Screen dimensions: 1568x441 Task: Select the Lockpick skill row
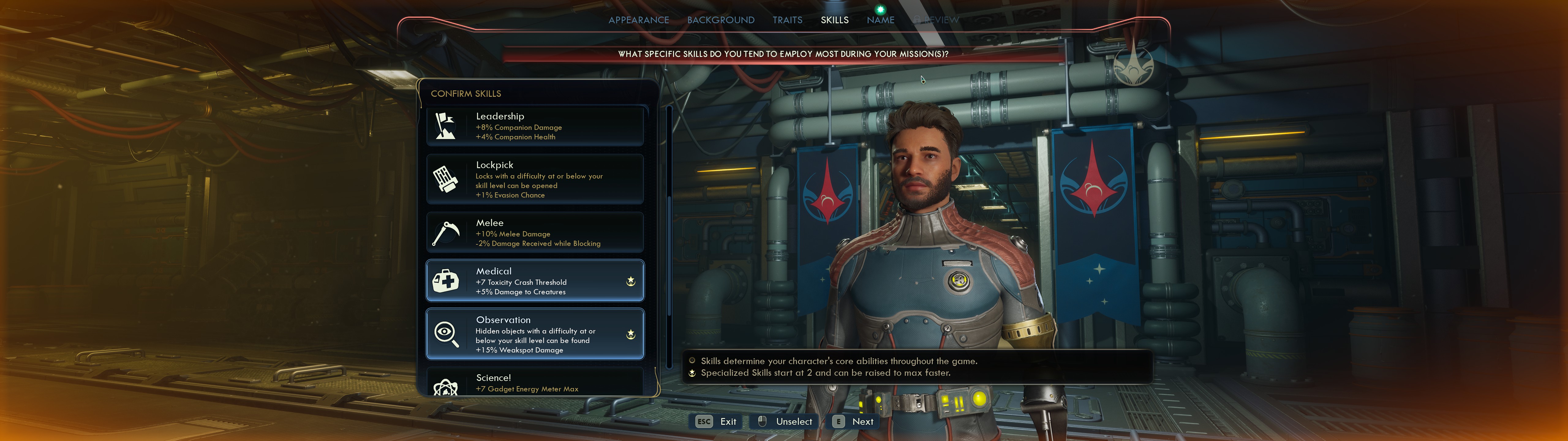pos(534,179)
